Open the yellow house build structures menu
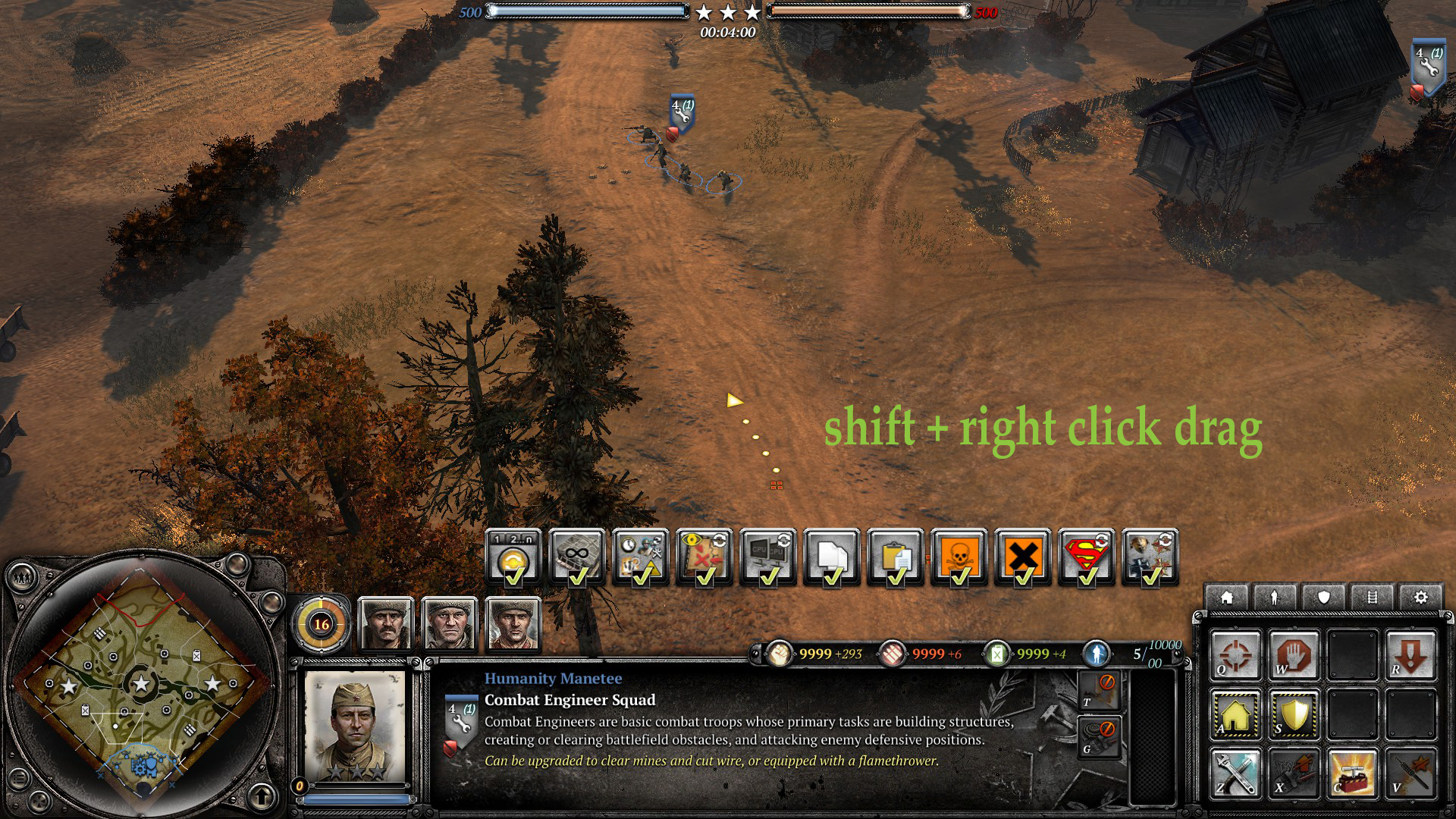Screen dimensions: 1456x819 (1235, 714)
